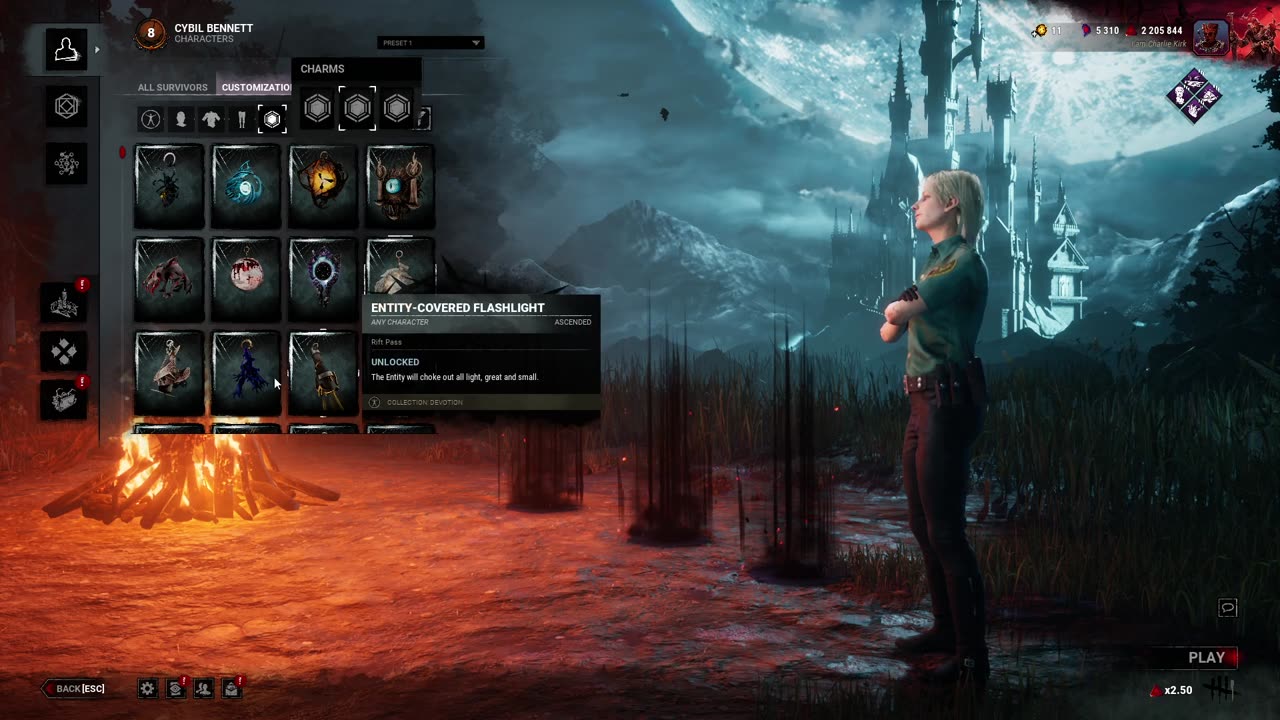Select the orange clock lantern charm
Viewport: 1280px width, 720px height.
pyautogui.click(x=323, y=187)
